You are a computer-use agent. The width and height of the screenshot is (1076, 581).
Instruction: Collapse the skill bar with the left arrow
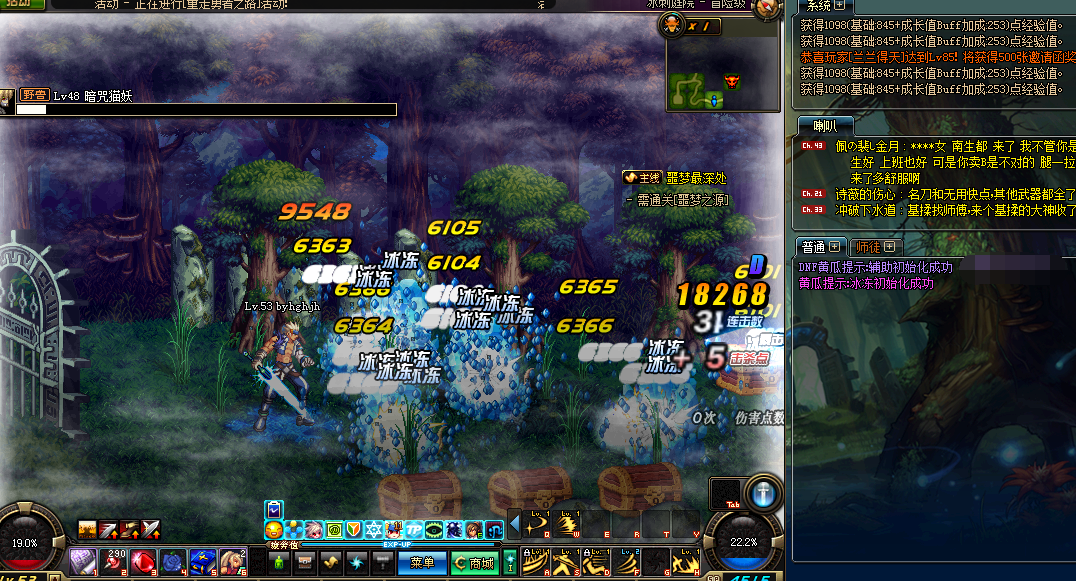pos(515,524)
